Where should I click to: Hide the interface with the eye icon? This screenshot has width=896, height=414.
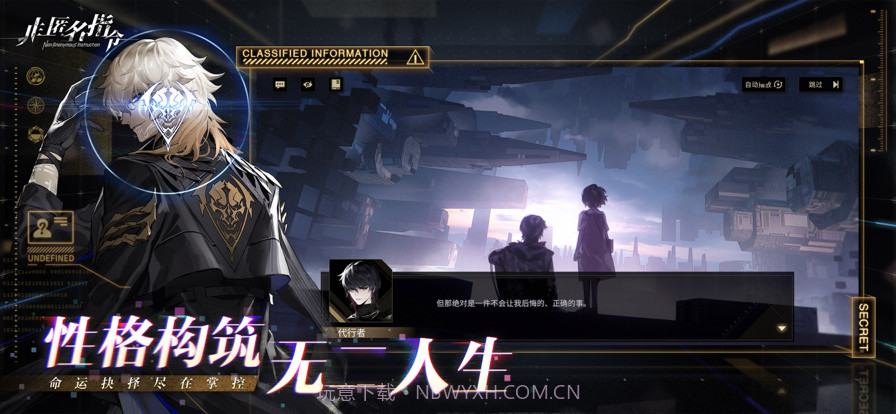(x=308, y=85)
